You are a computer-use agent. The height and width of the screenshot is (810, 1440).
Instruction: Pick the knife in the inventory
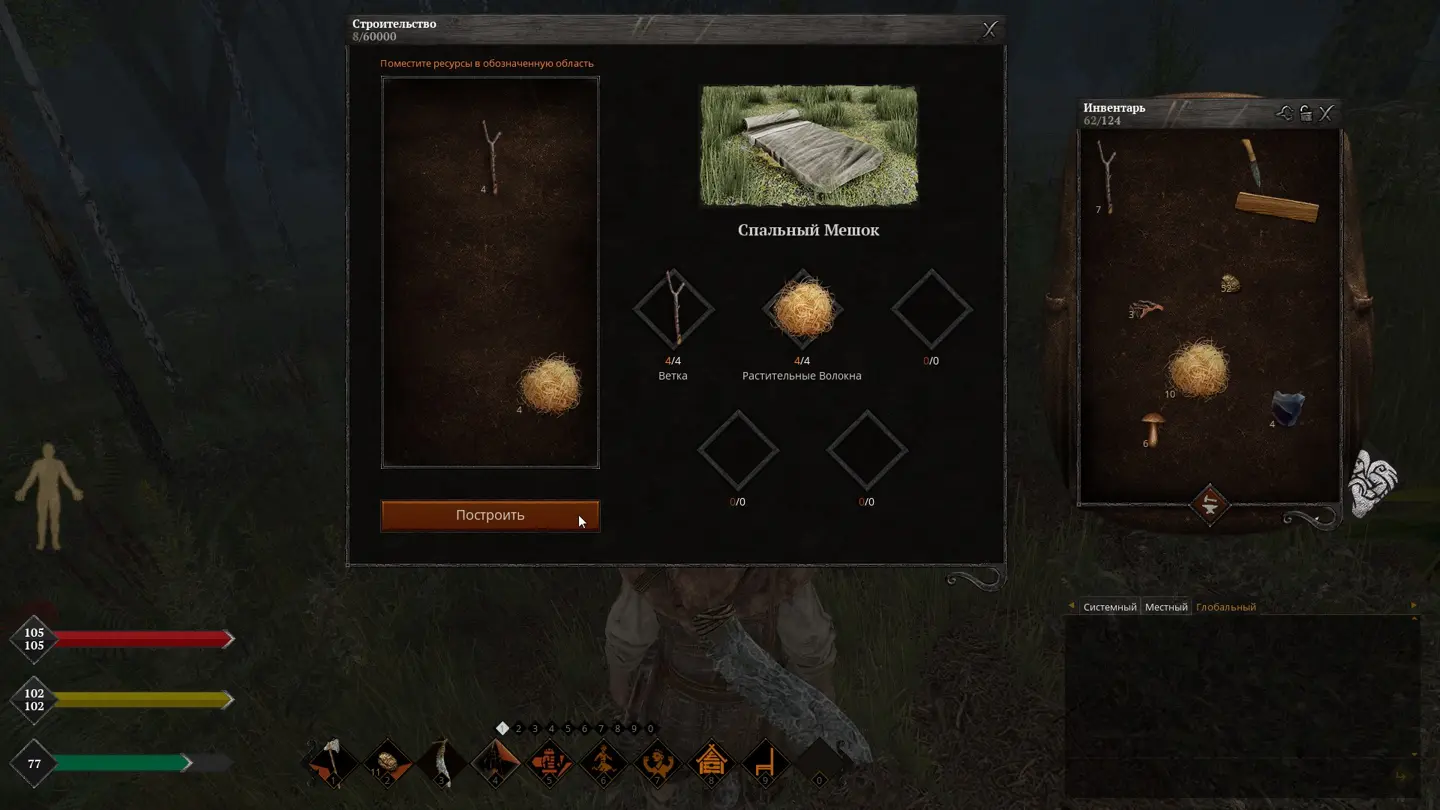click(x=1250, y=163)
